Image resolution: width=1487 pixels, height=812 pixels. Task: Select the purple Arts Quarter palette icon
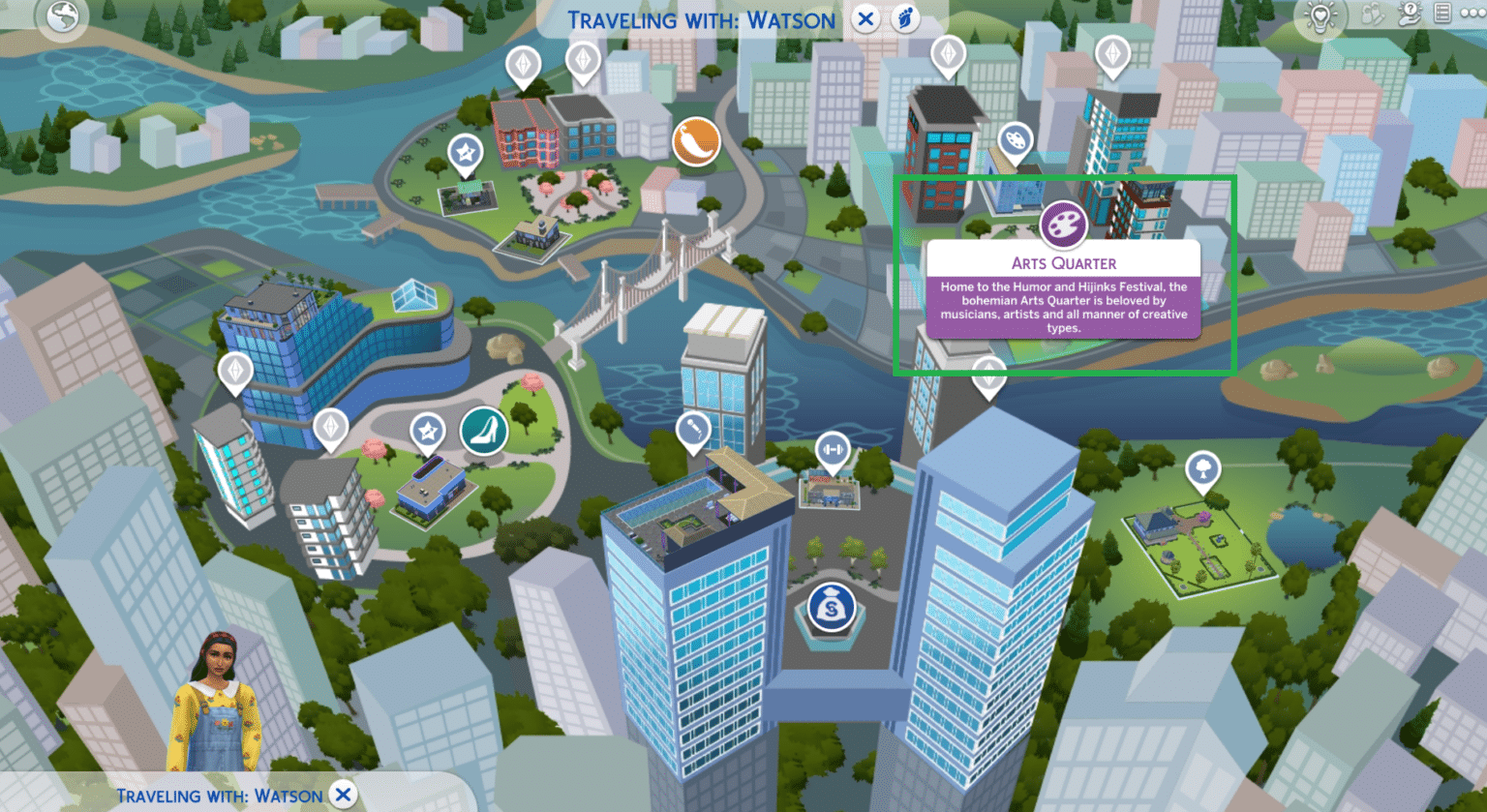click(1063, 225)
